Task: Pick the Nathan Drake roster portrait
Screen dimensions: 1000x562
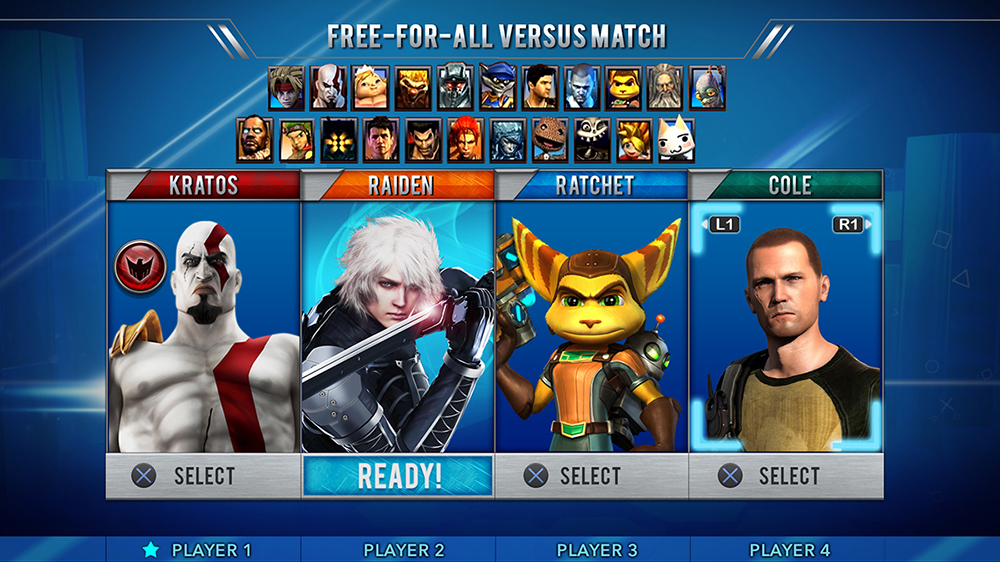Action: click(x=540, y=88)
